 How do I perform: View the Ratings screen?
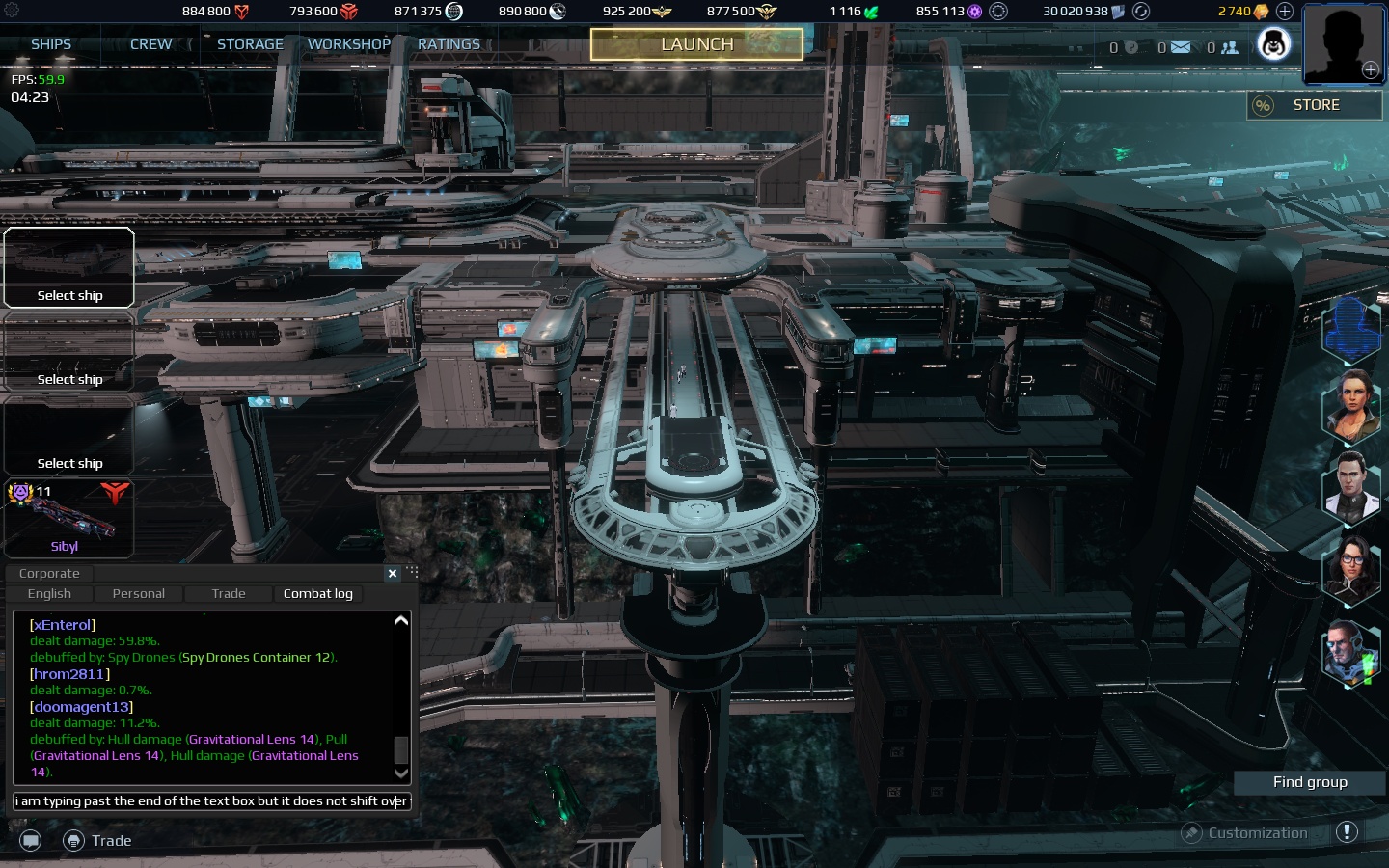(x=449, y=44)
